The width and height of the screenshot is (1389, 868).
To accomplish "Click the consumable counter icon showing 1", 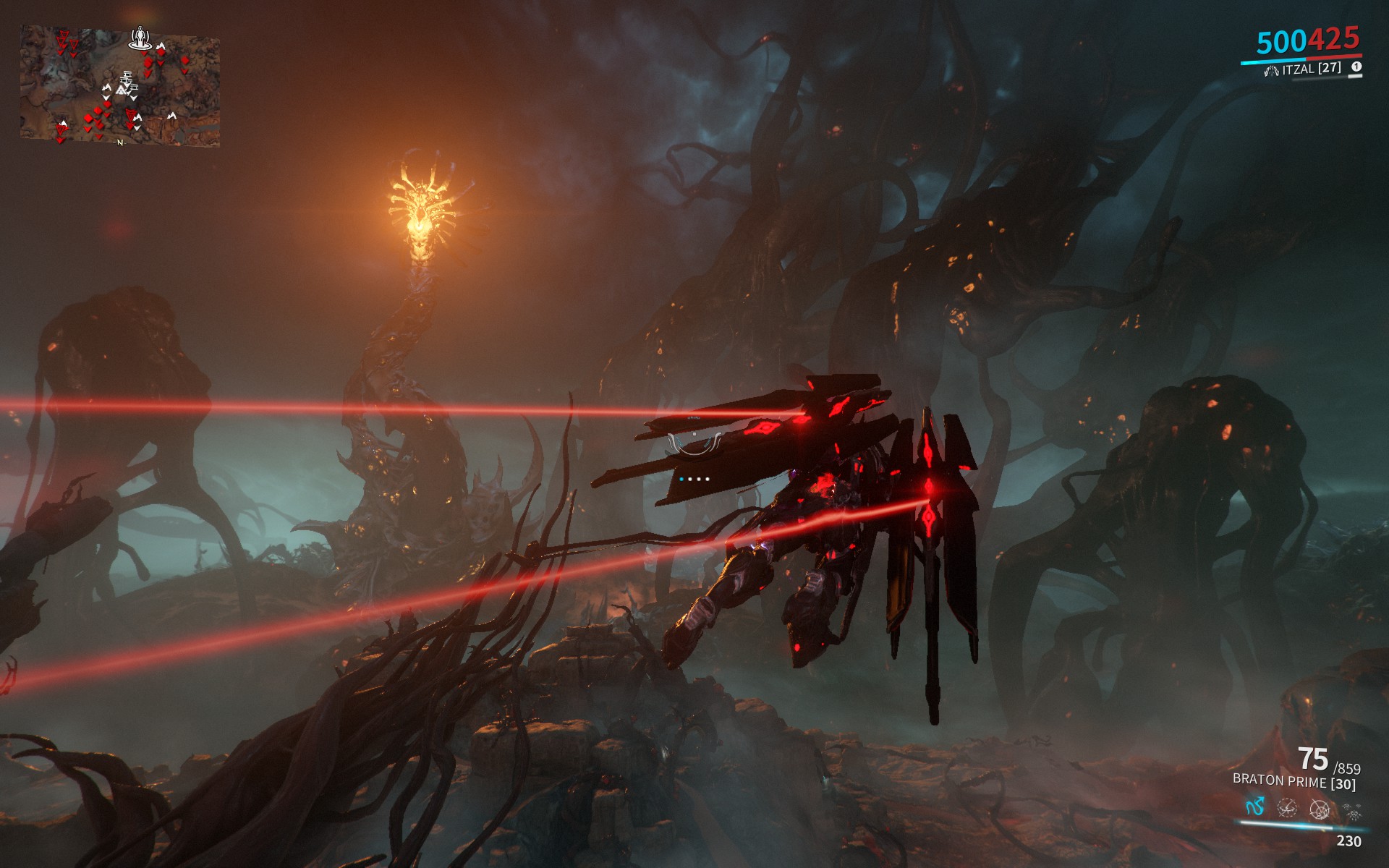I will pyautogui.click(x=1356, y=67).
